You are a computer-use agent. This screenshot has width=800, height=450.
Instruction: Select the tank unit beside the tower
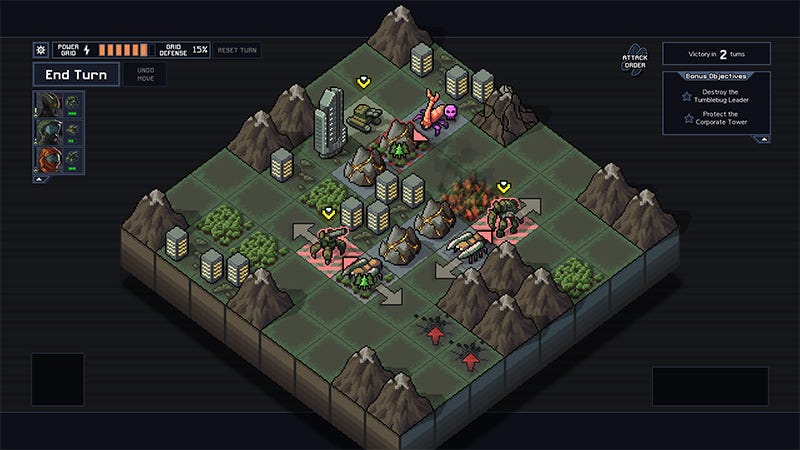(x=360, y=117)
